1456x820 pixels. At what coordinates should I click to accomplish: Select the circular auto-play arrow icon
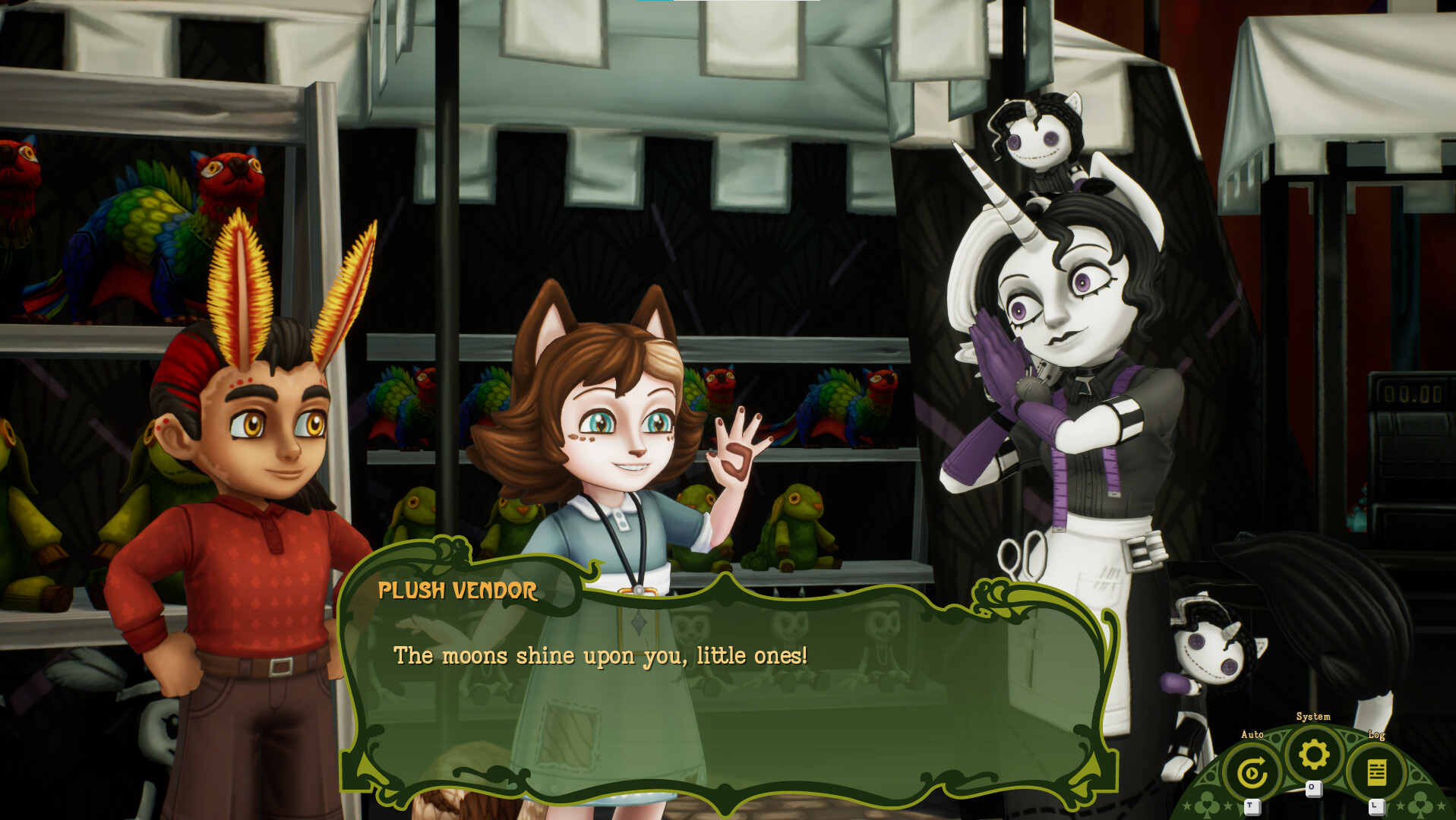[1254, 769]
